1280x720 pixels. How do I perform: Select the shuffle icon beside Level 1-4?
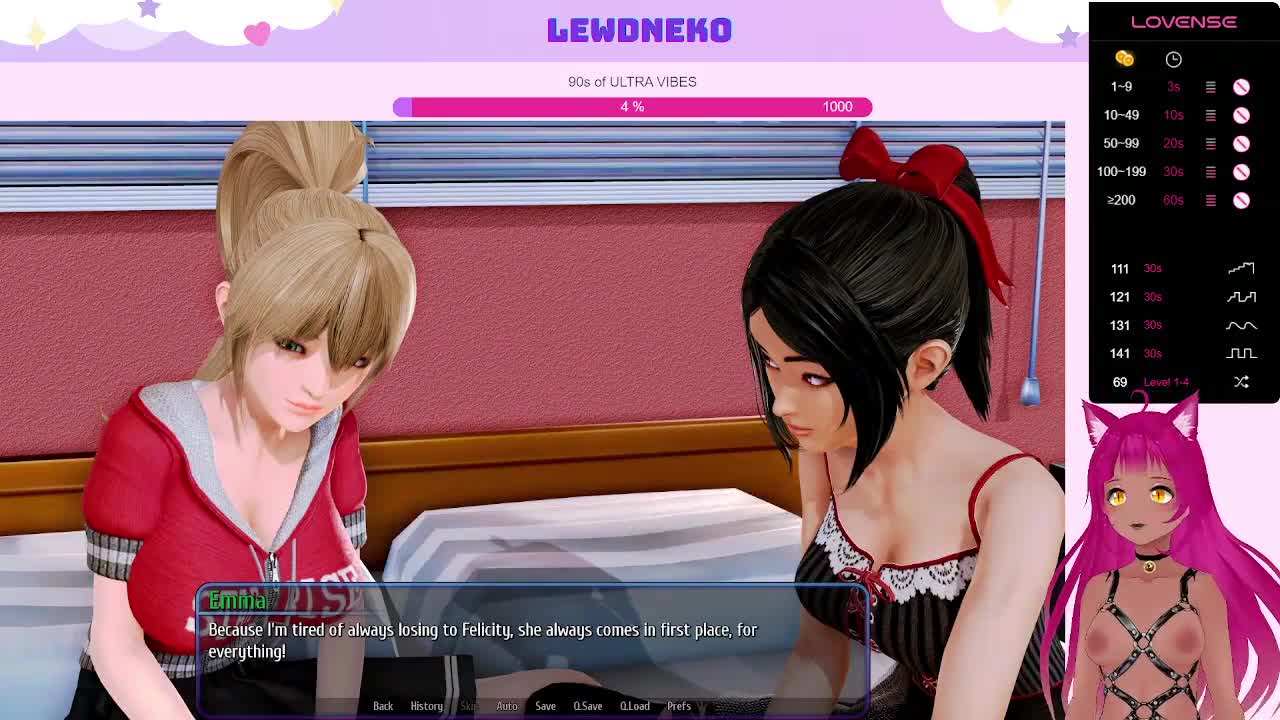coord(1241,382)
